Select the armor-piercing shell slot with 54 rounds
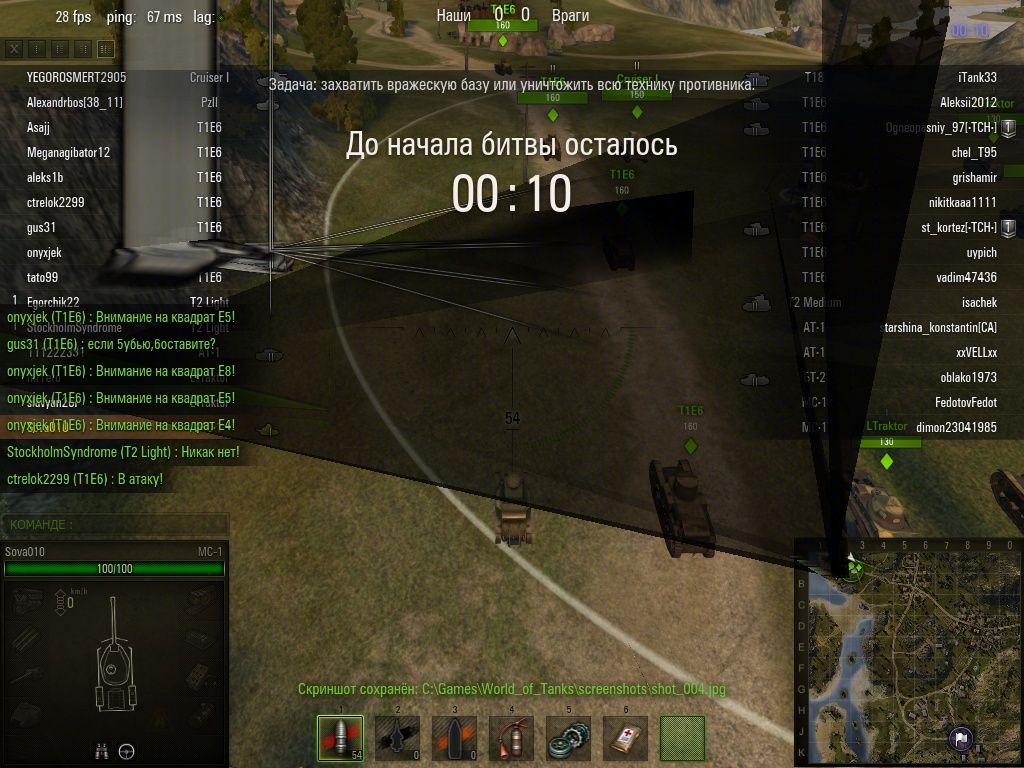The height and width of the screenshot is (768, 1024). pyautogui.click(x=340, y=739)
